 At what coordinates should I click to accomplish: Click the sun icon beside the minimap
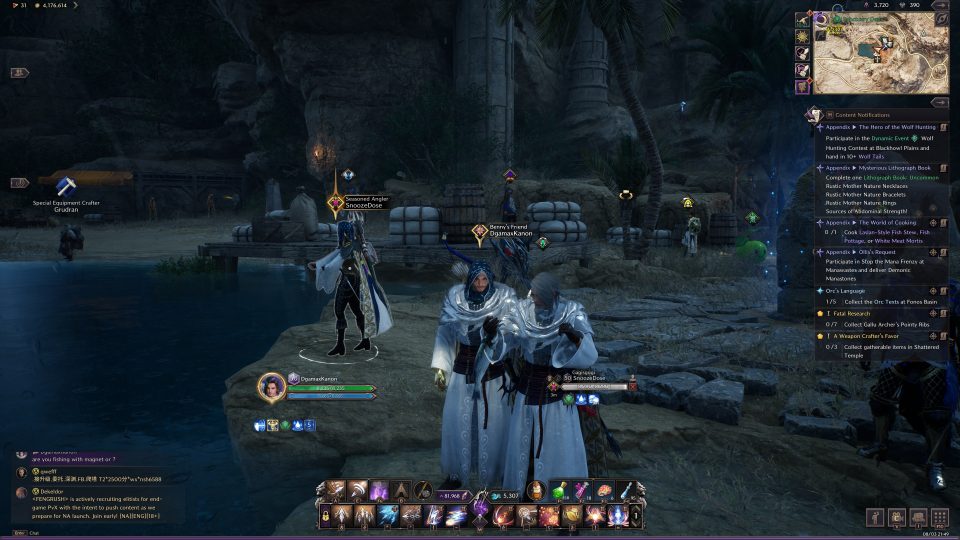tap(802, 36)
